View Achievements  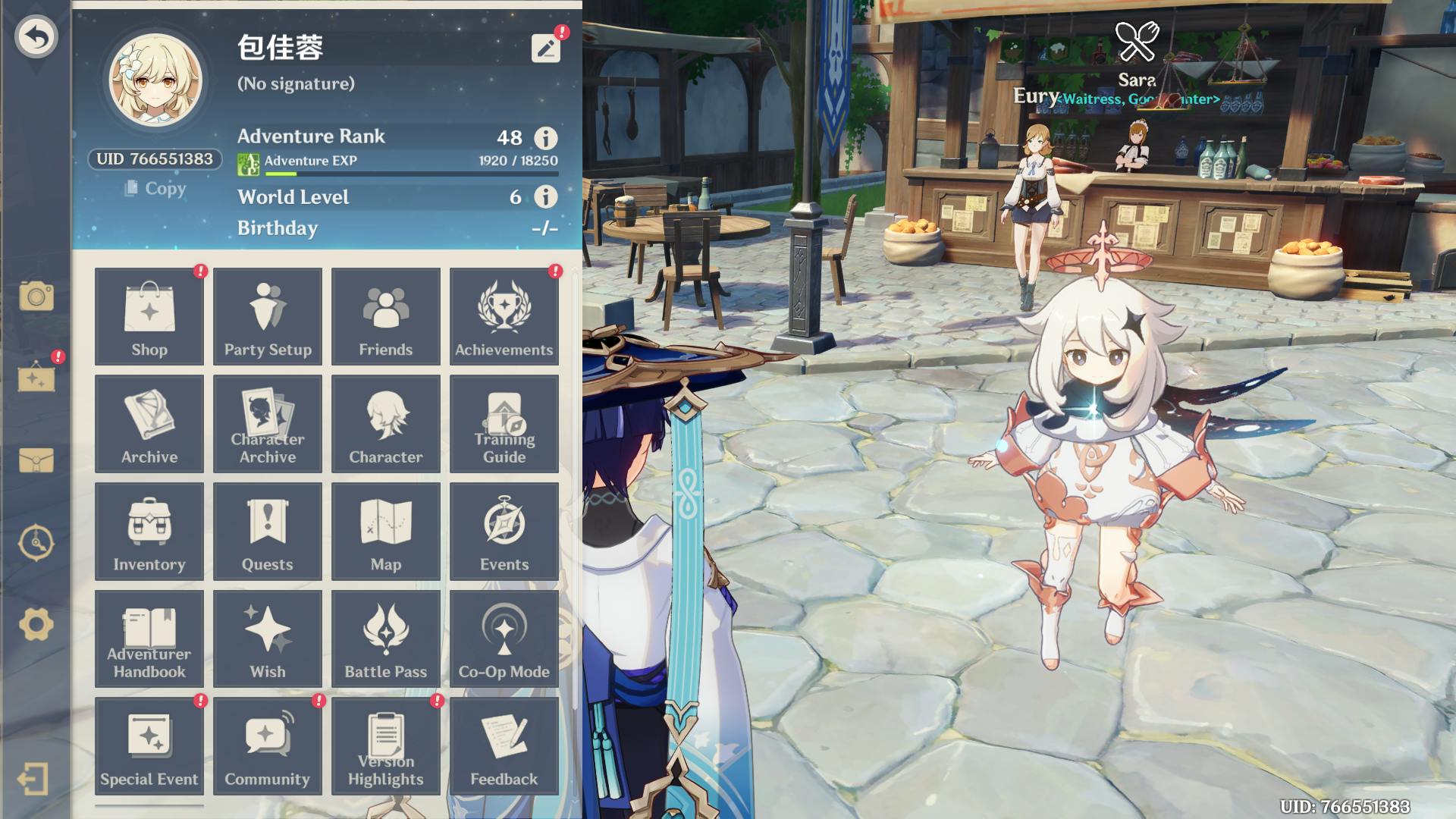(x=504, y=316)
